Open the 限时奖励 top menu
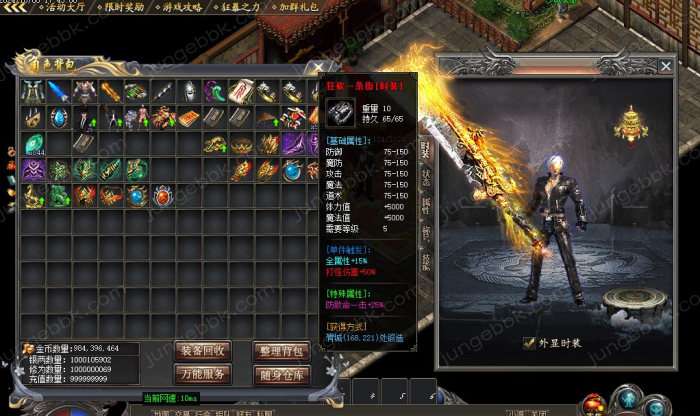700x416 pixels. point(124,7)
